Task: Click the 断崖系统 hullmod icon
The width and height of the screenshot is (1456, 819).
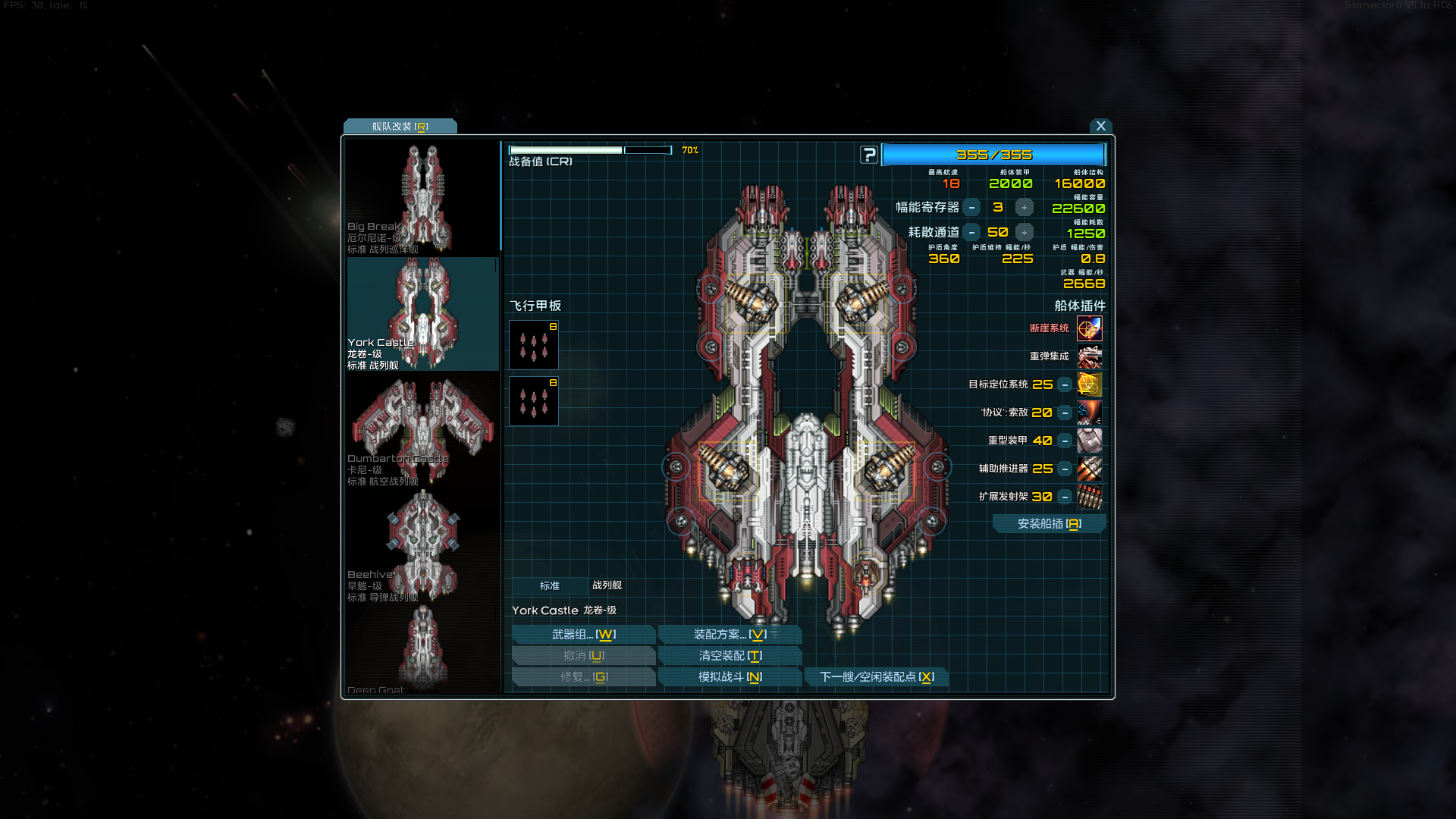Action: coord(1089,328)
